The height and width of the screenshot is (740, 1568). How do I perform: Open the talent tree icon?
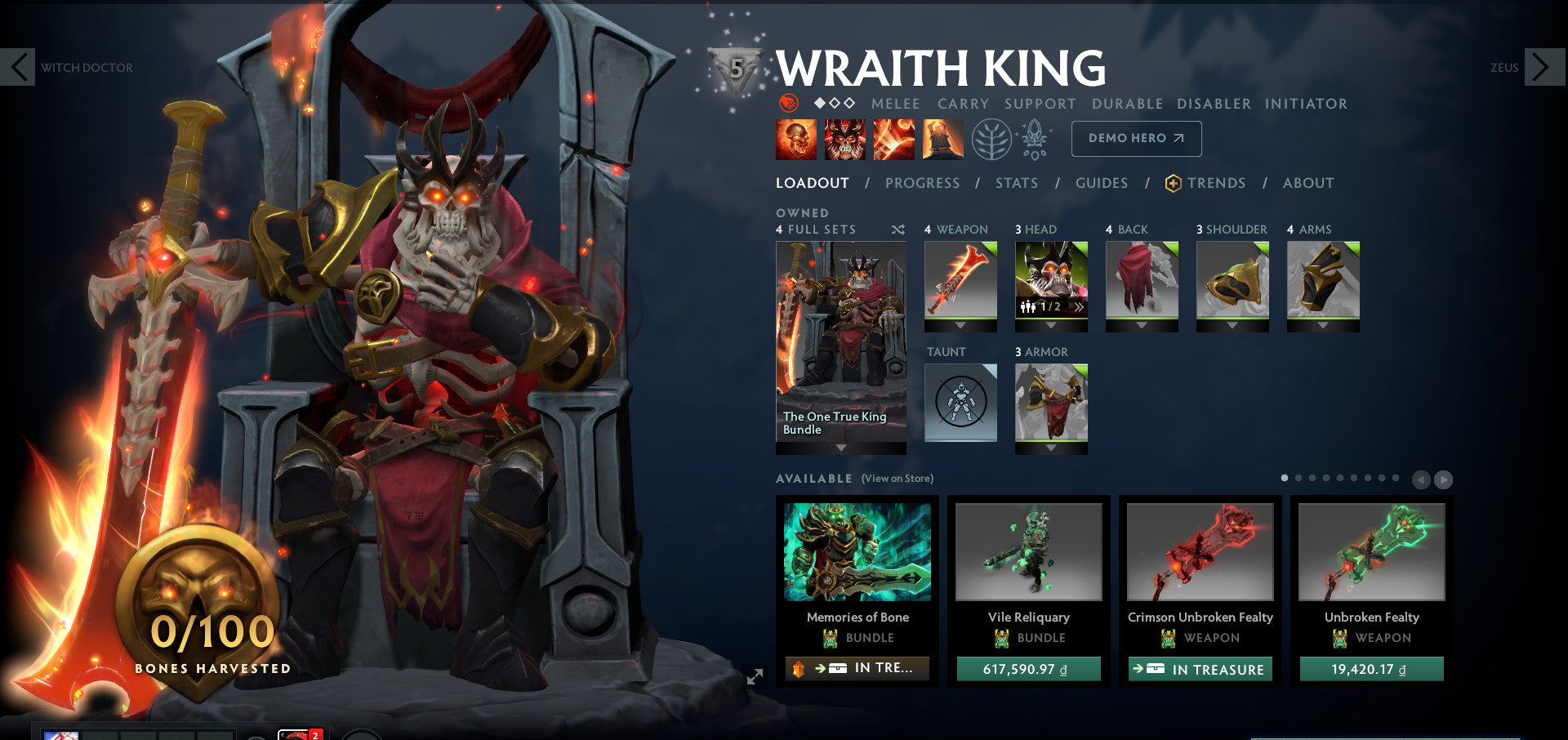991,140
